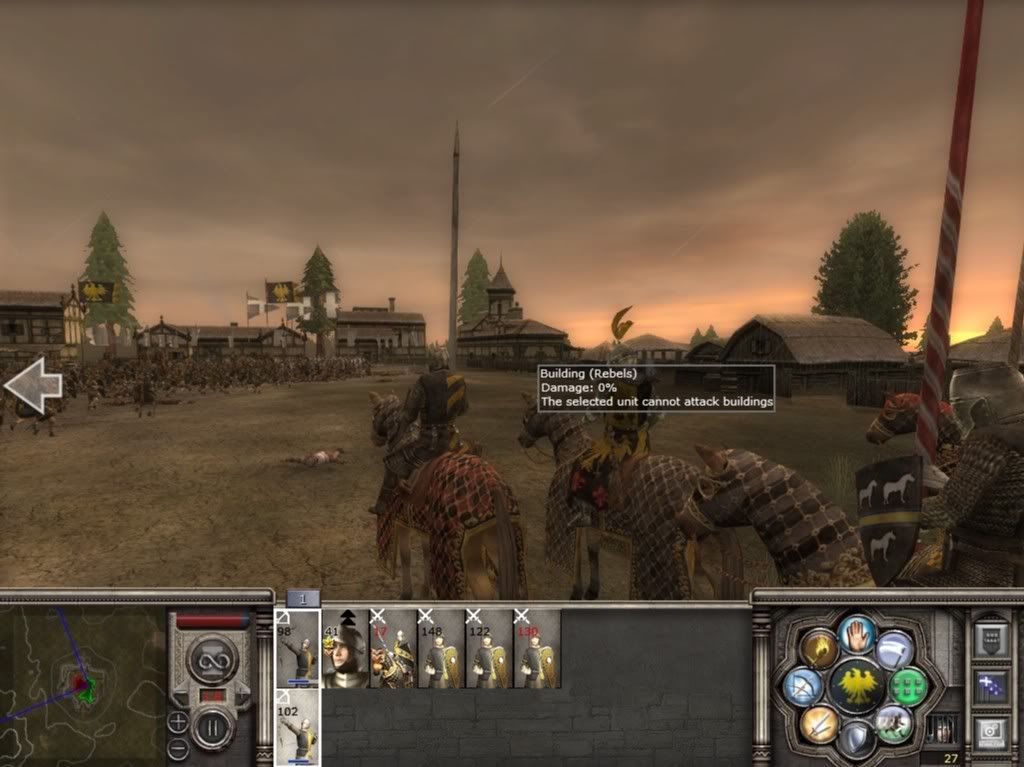Viewport: 1024px width, 767px height.
Task: Click the central golden eagle faction emblem
Action: [x=856, y=687]
